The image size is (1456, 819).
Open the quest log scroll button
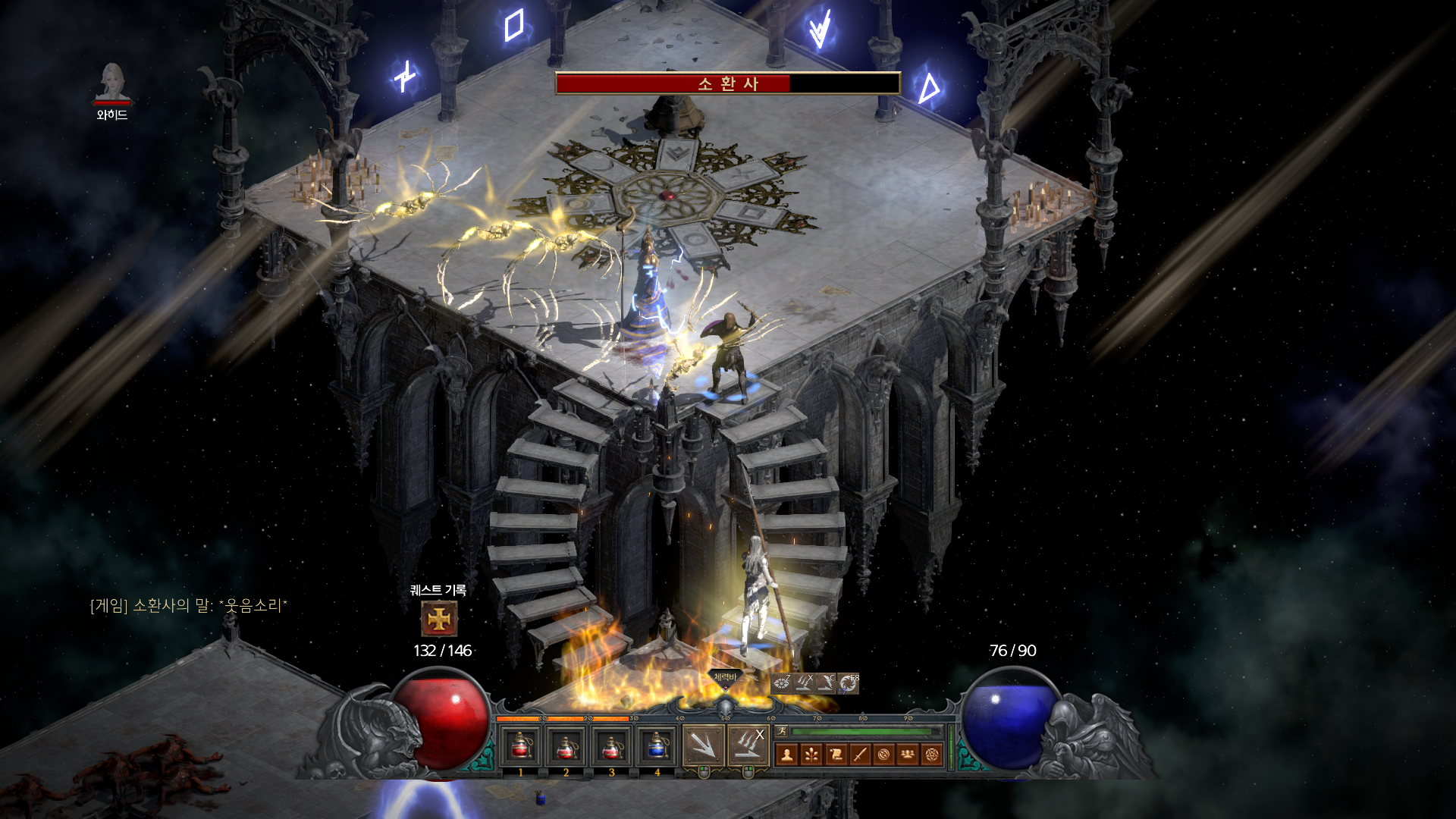pyautogui.click(x=836, y=755)
